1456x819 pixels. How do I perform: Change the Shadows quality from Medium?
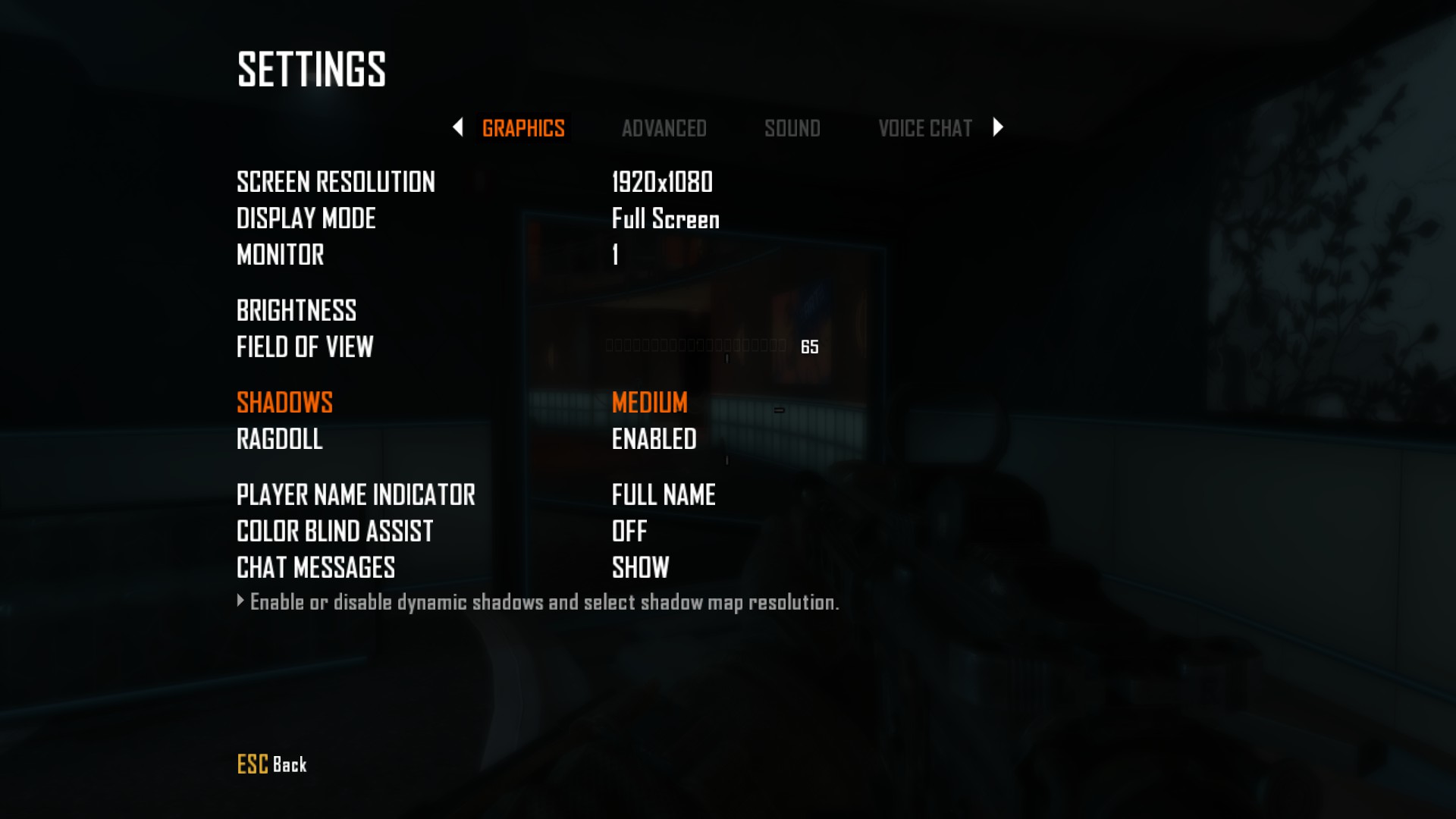(649, 403)
